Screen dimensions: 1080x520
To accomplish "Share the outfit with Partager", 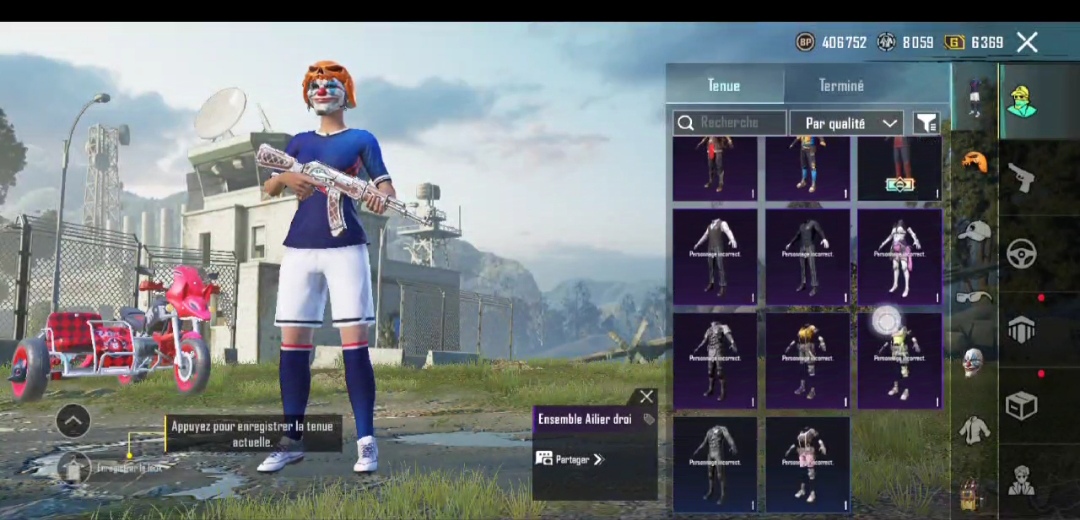I will point(571,459).
